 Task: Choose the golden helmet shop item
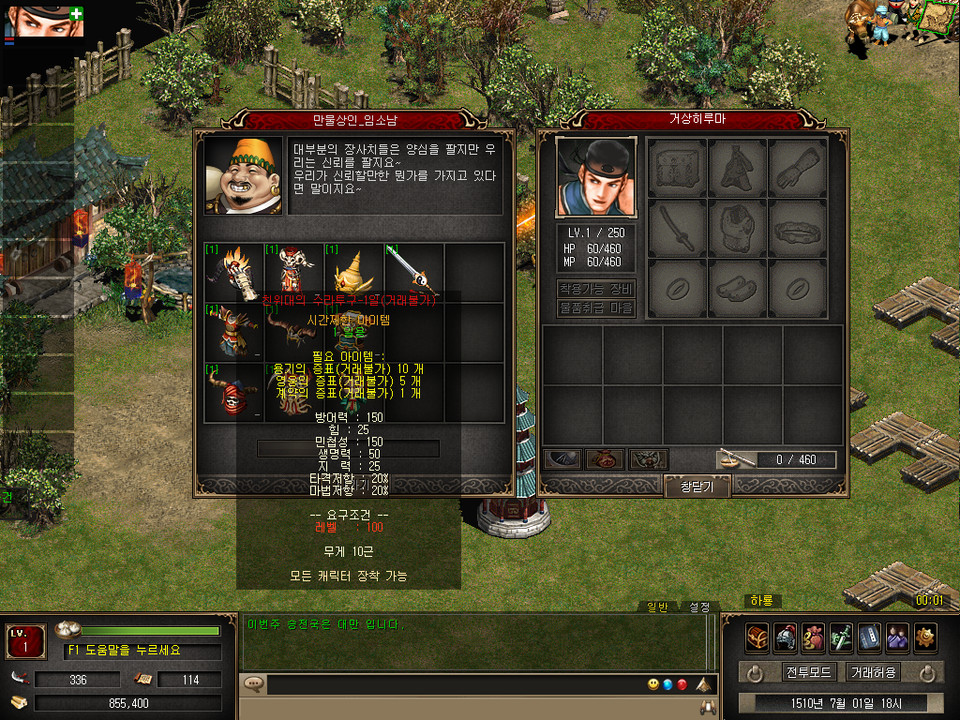pyautogui.click(x=353, y=270)
